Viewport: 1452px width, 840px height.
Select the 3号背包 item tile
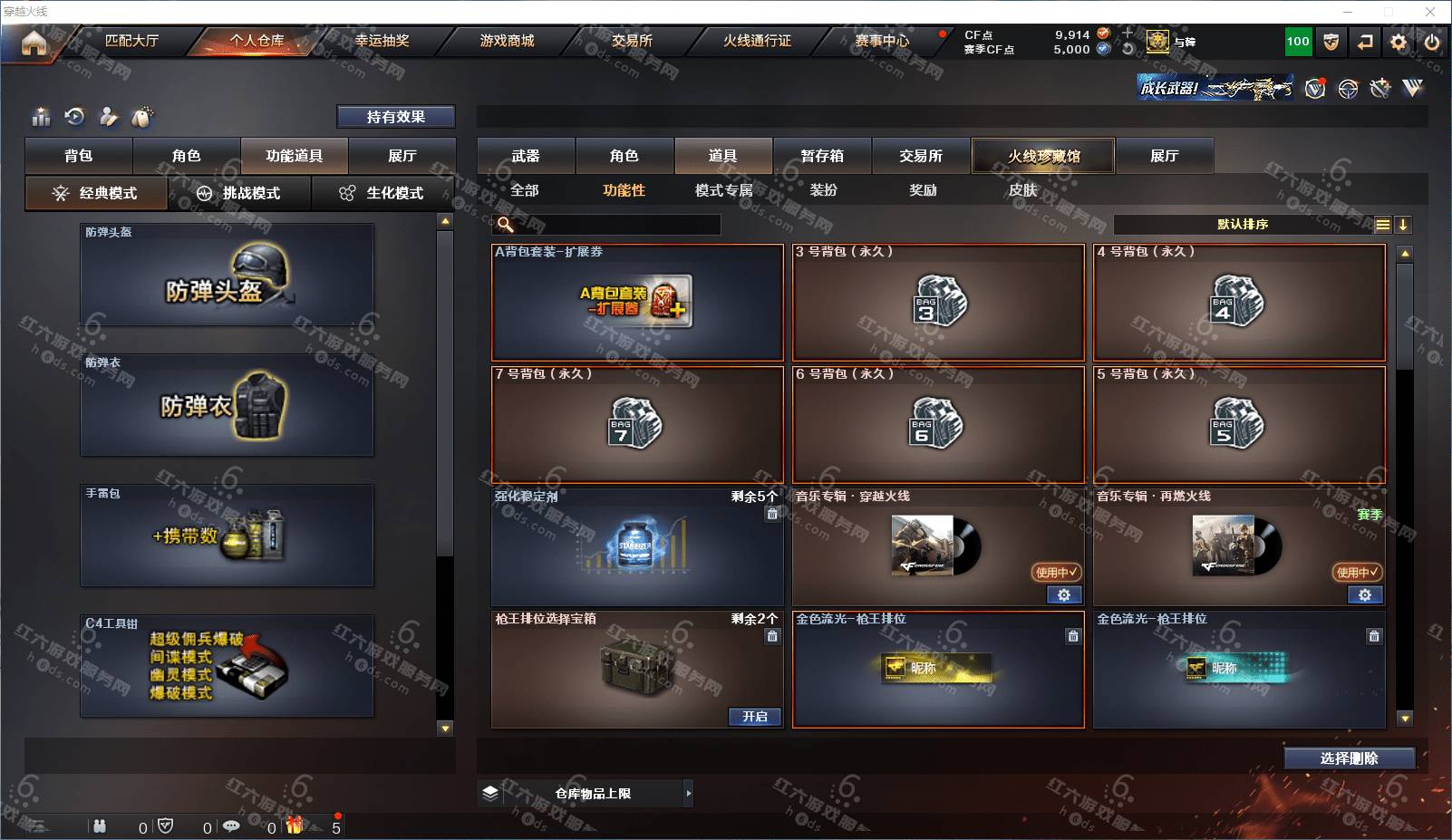[938, 303]
